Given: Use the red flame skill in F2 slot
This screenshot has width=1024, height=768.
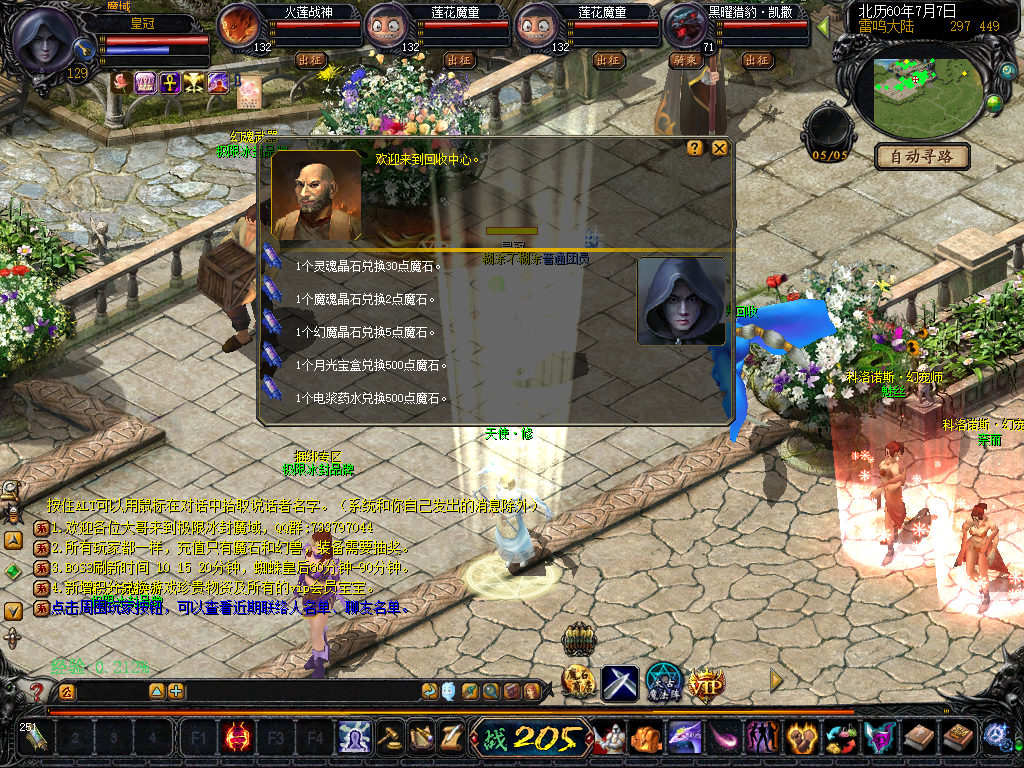Looking at the screenshot, I should (x=238, y=739).
